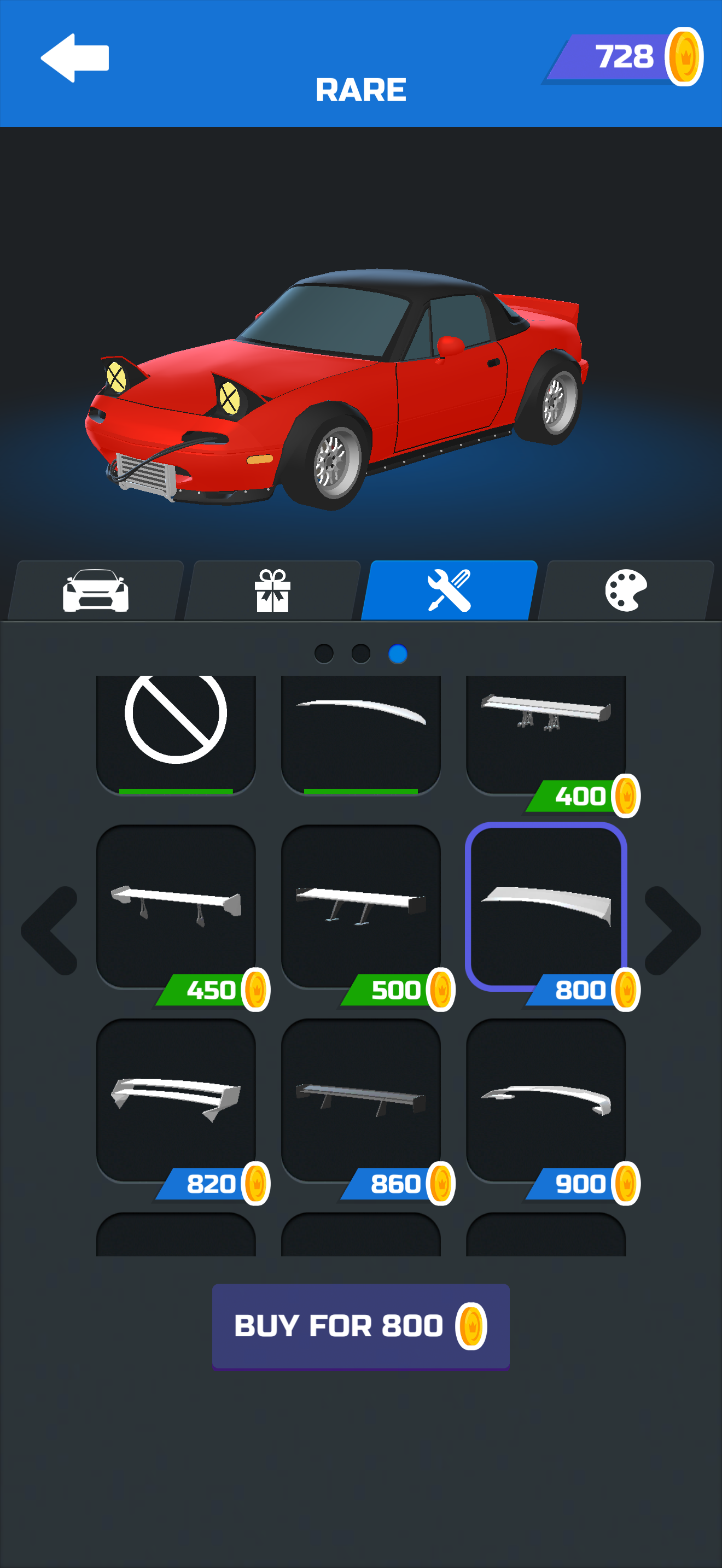The height and width of the screenshot is (1568, 722).
Task: Open the first pagination dot page
Action: 323,653
